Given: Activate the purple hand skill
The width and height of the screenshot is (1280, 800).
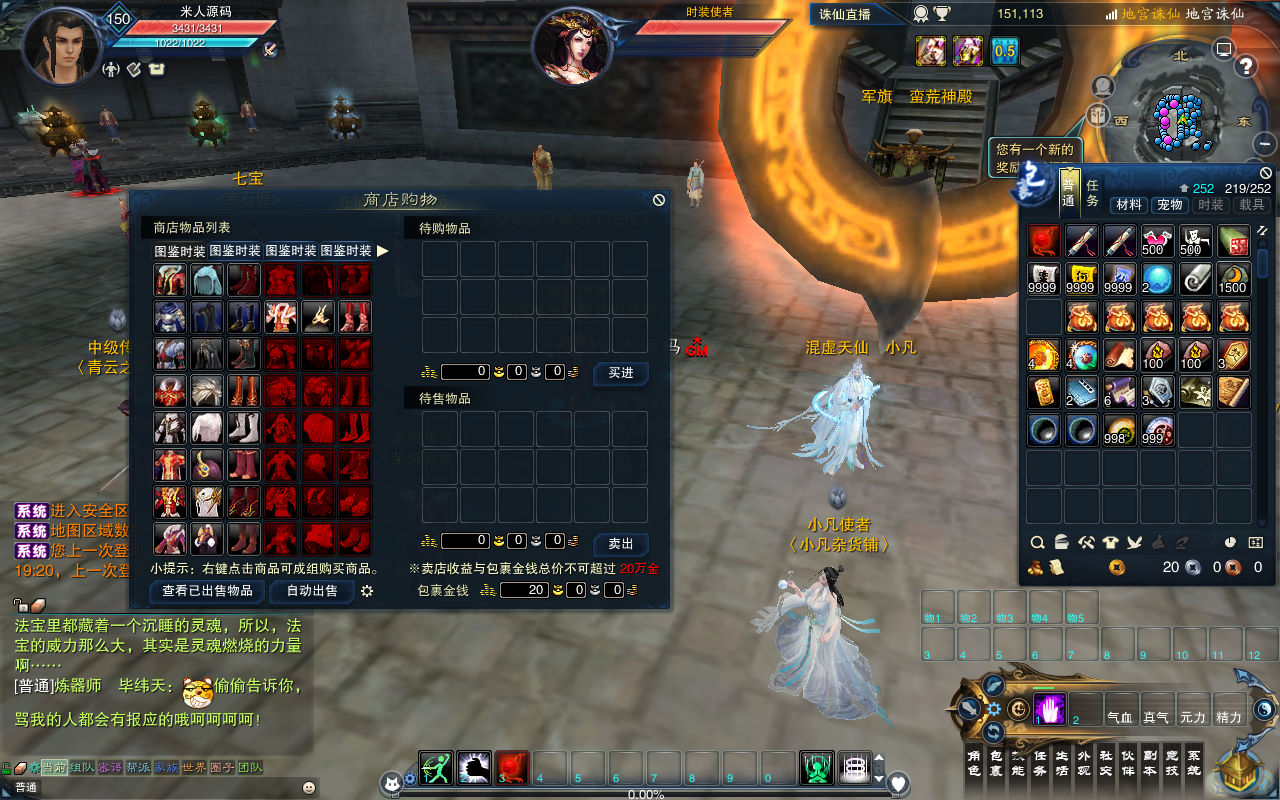Looking at the screenshot, I should [1048, 708].
